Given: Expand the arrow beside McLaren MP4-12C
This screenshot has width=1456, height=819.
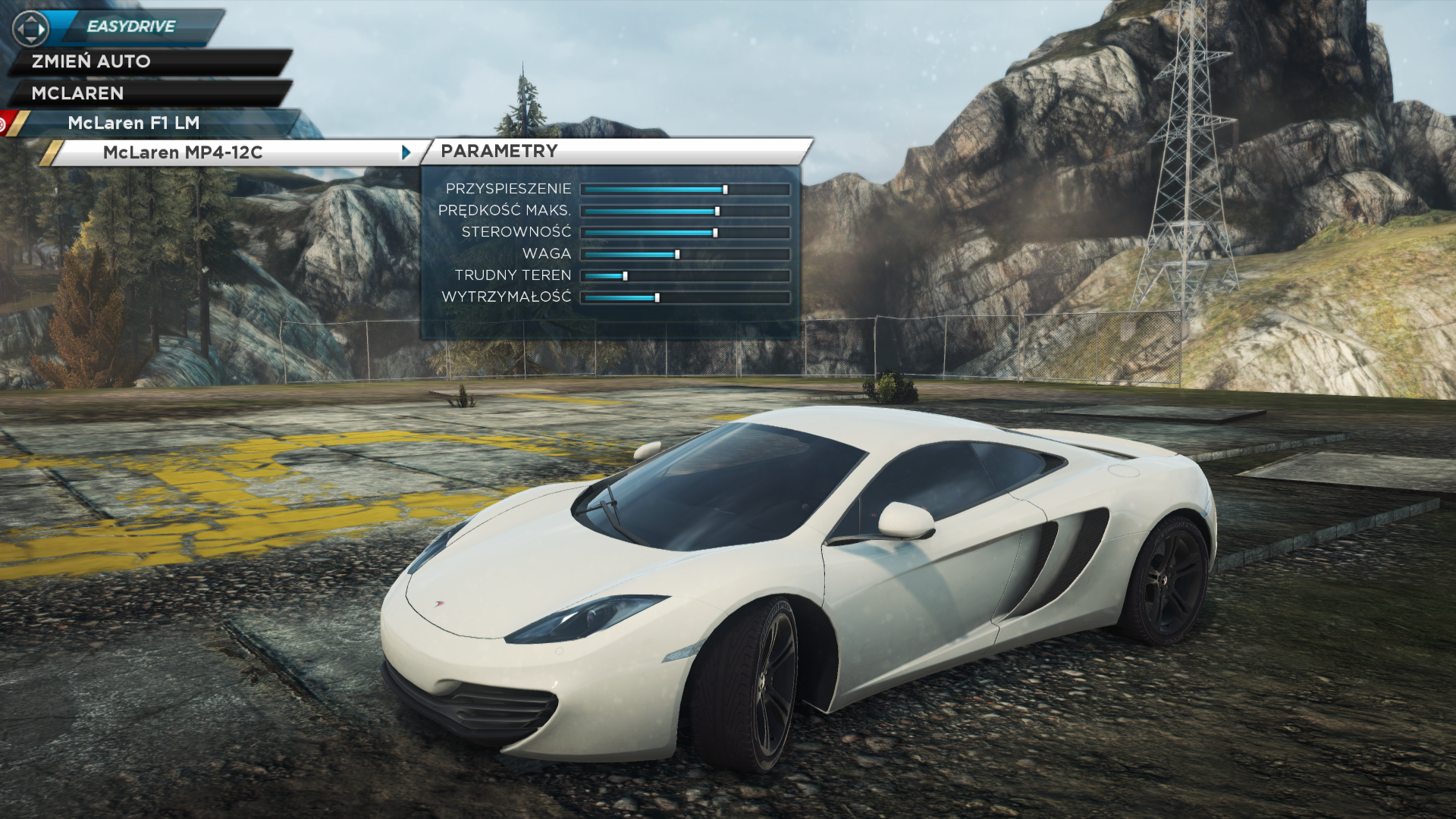Looking at the screenshot, I should coord(406,152).
